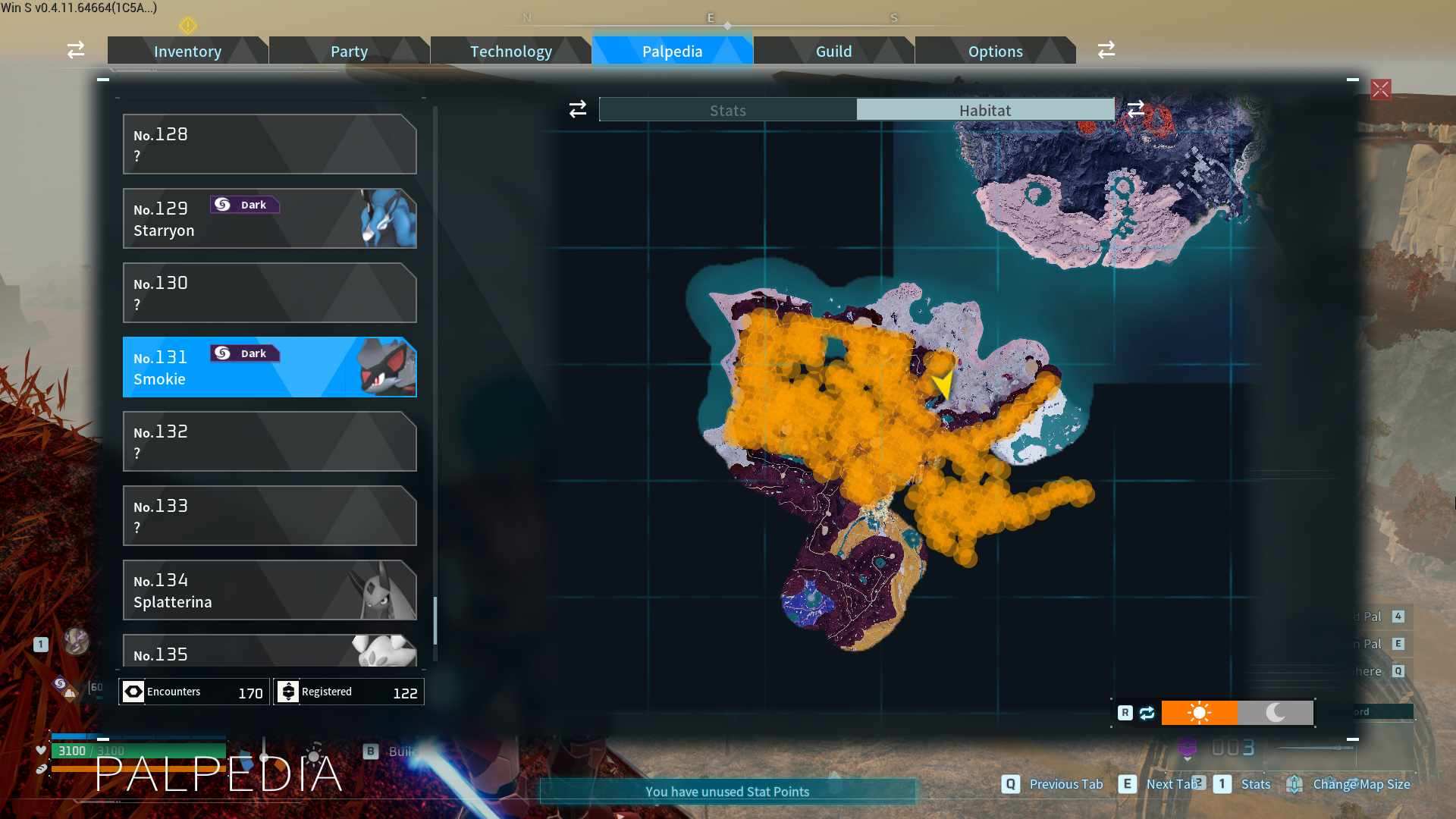The image size is (1456, 819).
Task: Click the Previous Tab label at bottom
Action: (x=1067, y=785)
